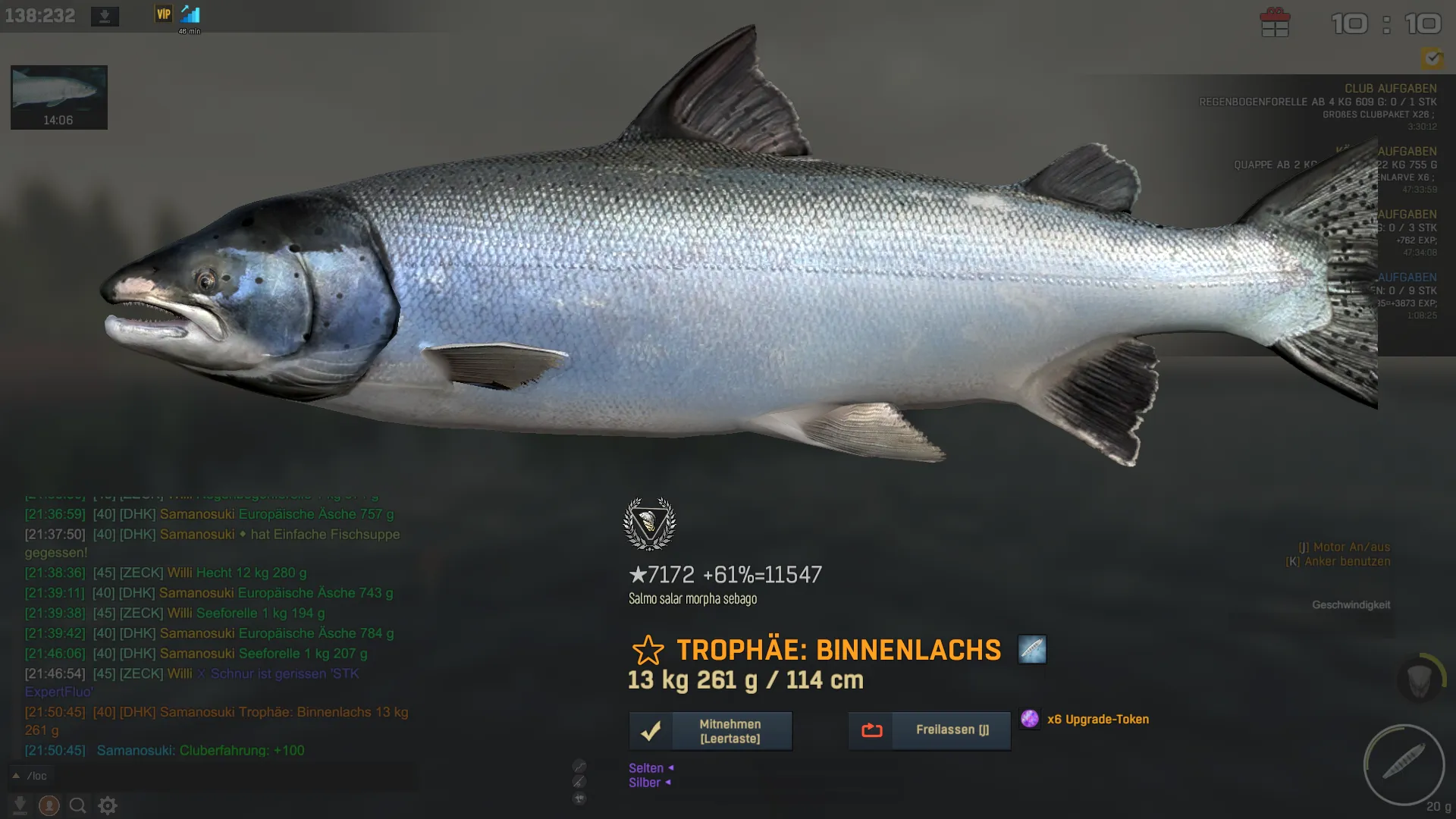Click the VIP status icon

tap(164, 14)
